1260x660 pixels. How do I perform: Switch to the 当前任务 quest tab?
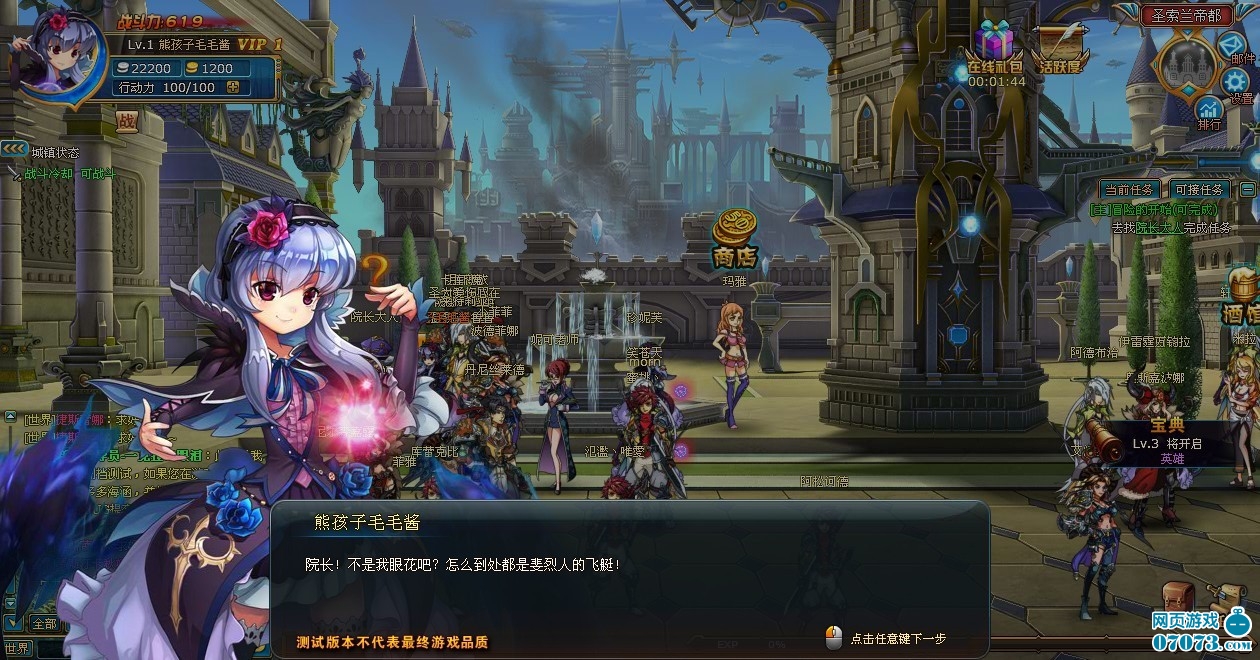(1130, 190)
